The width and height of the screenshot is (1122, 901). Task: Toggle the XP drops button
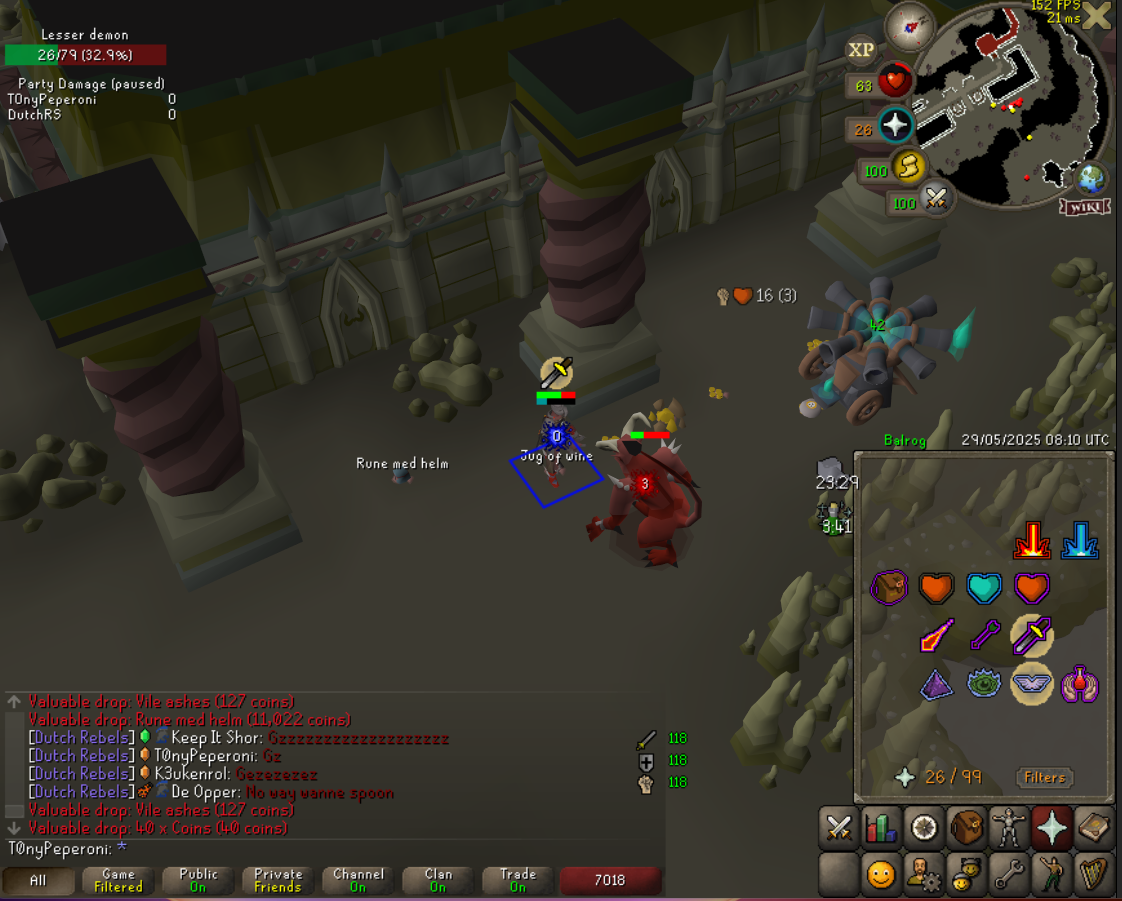(861, 49)
